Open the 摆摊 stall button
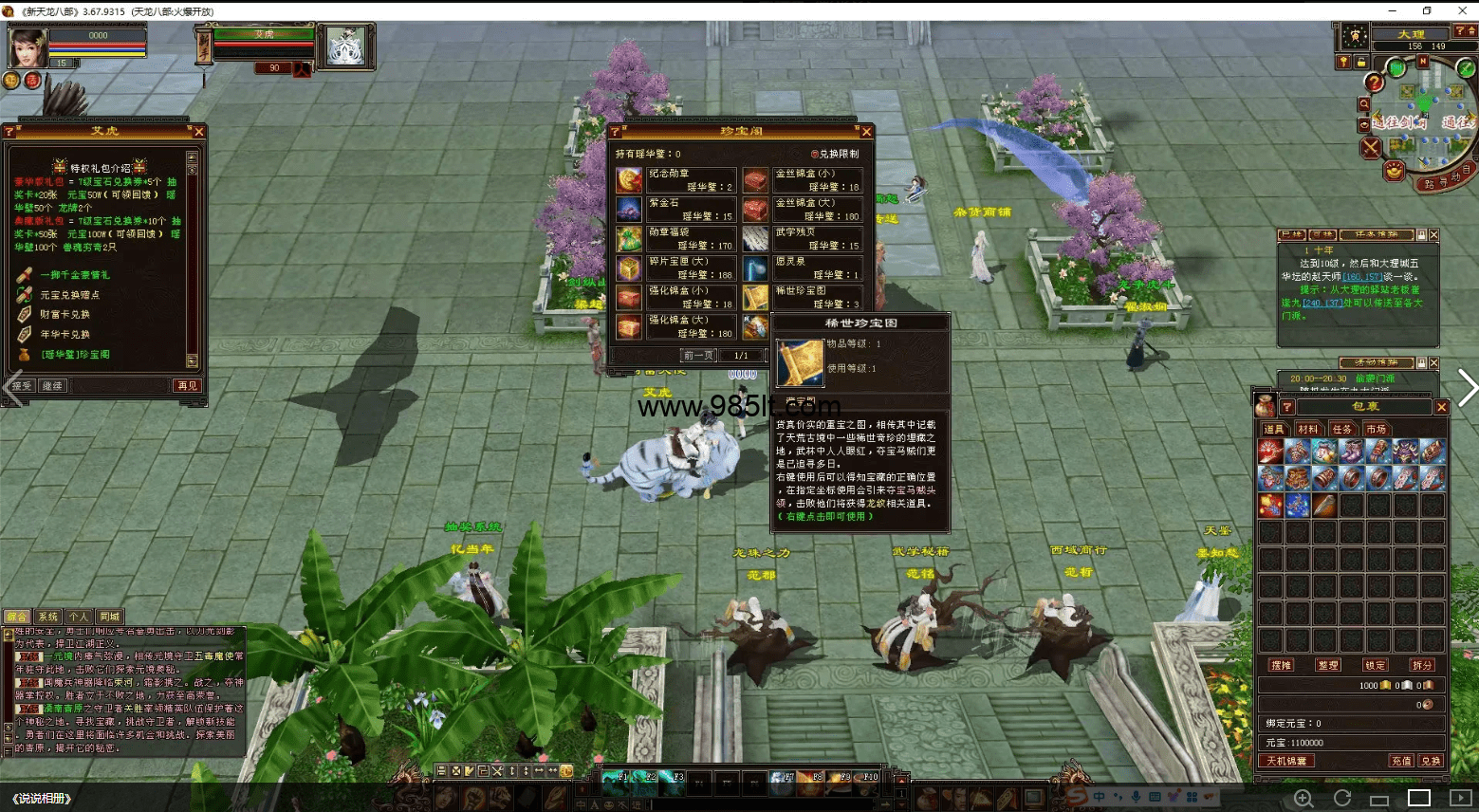This screenshot has width=1479, height=812. coord(1282,665)
